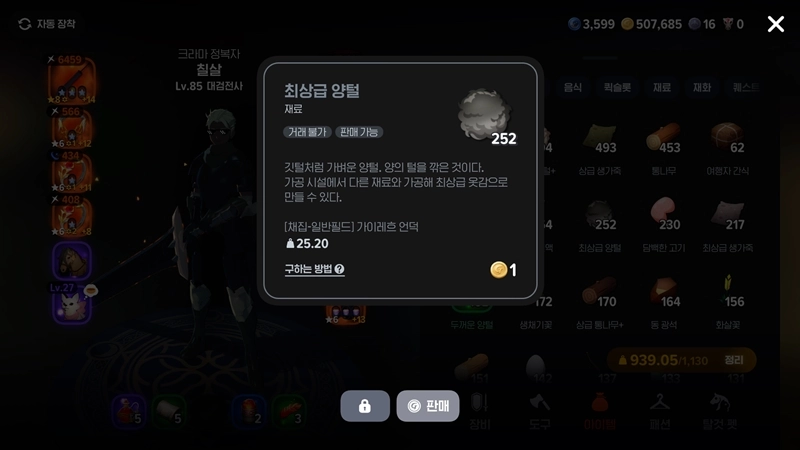Open the 탈것·펫 bottom tab
Viewport: 800px width, 450px height.
click(722, 408)
